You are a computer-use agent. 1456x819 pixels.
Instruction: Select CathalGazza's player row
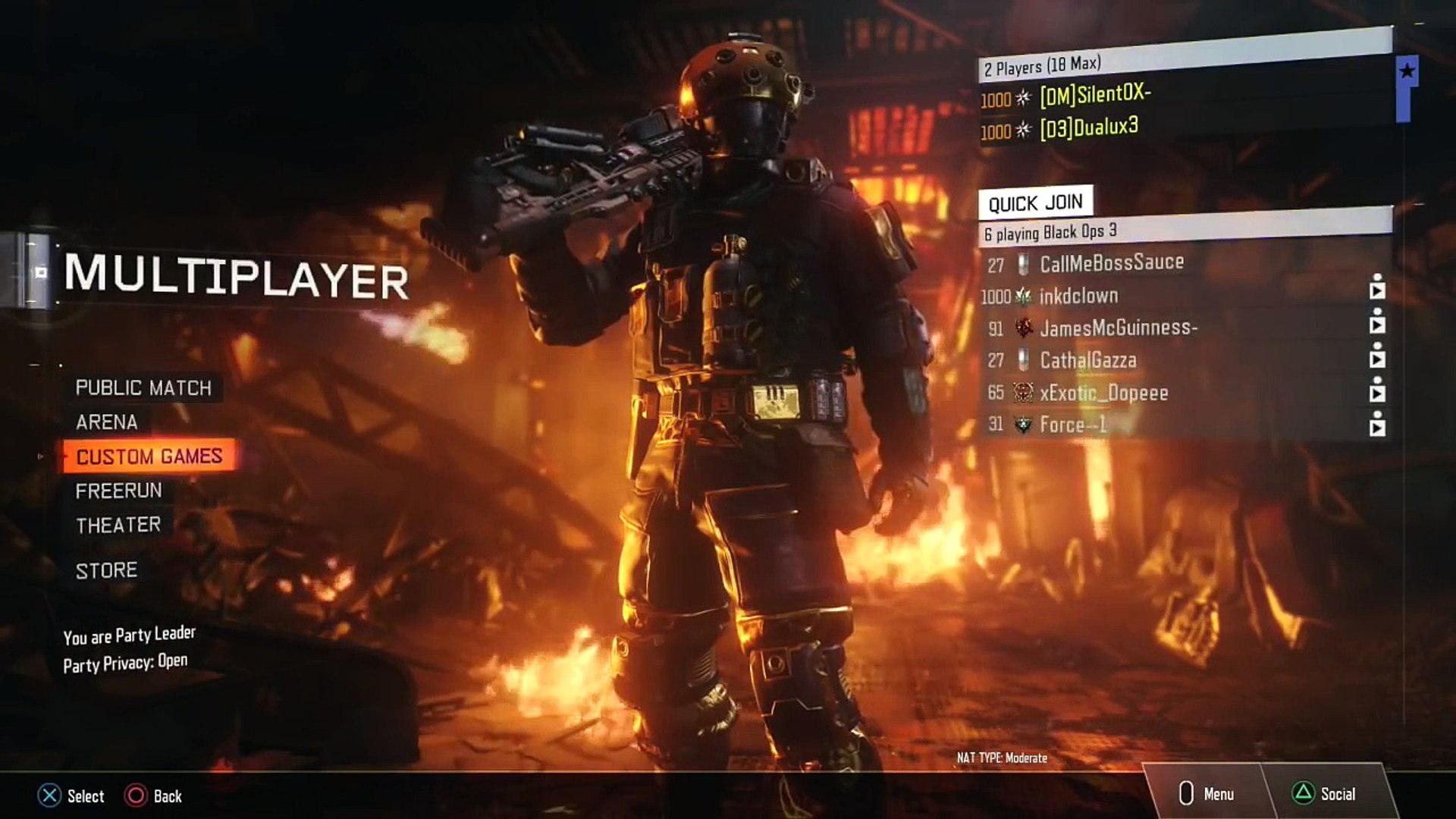click(1088, 360)
